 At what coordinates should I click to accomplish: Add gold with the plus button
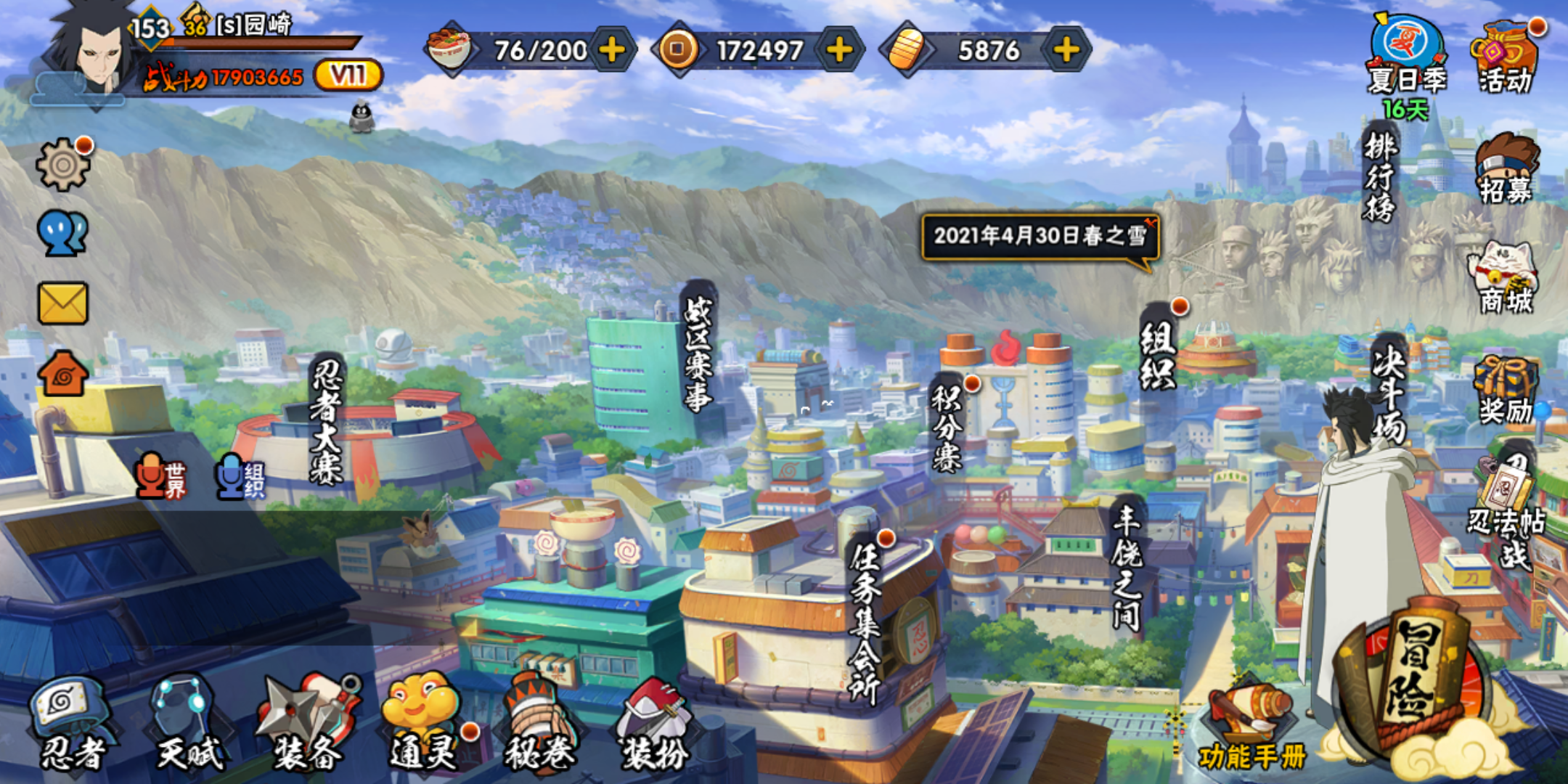tap(1066, 50)
